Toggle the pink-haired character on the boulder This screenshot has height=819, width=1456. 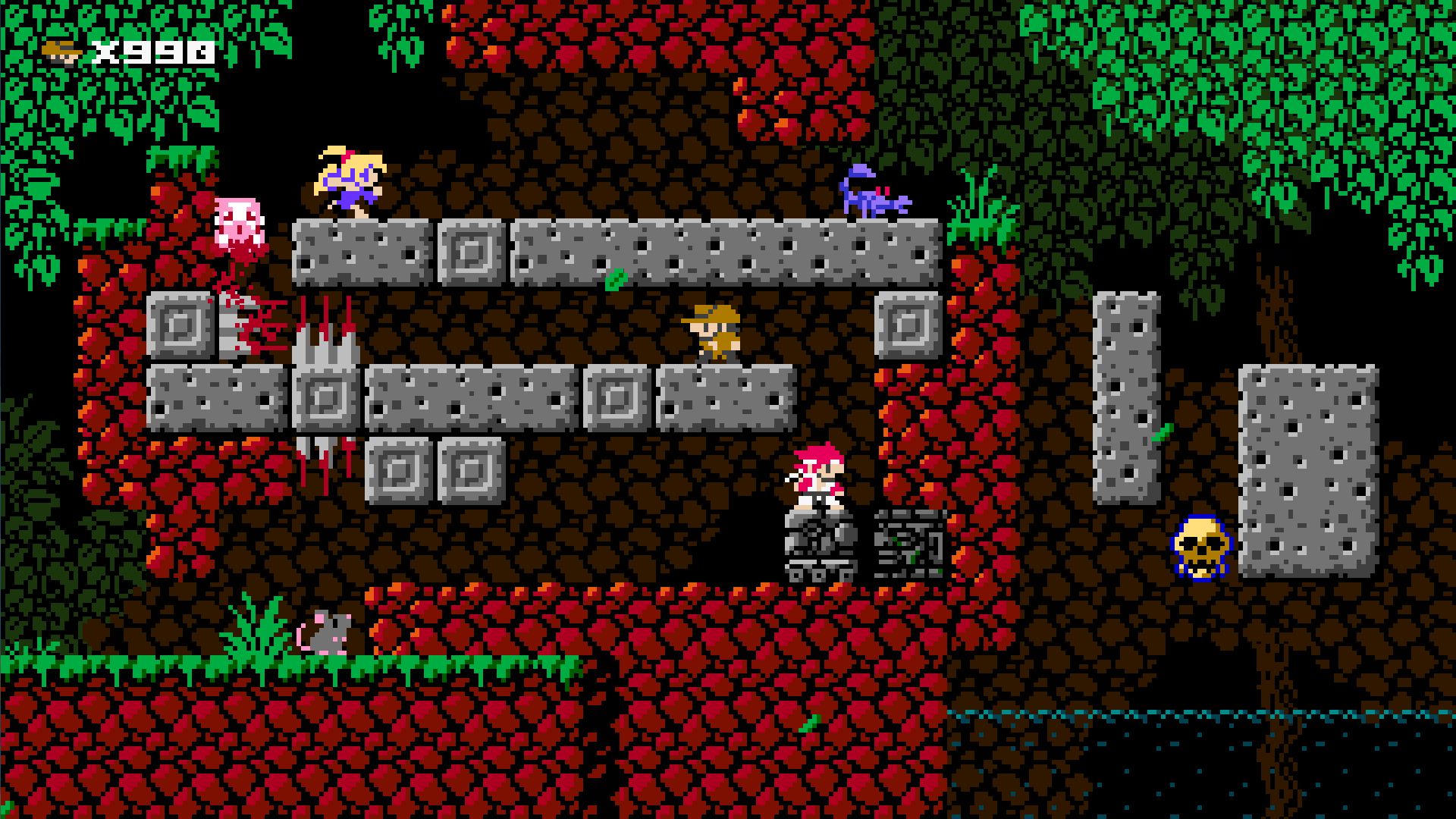click(x=819, y=478)
